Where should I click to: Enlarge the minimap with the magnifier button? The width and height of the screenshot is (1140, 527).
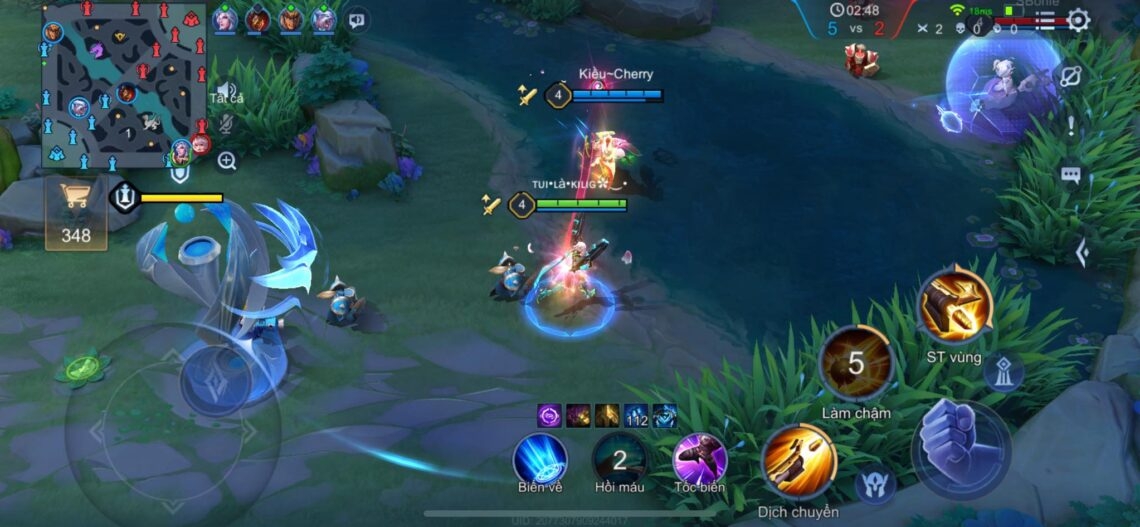(227, 161)
